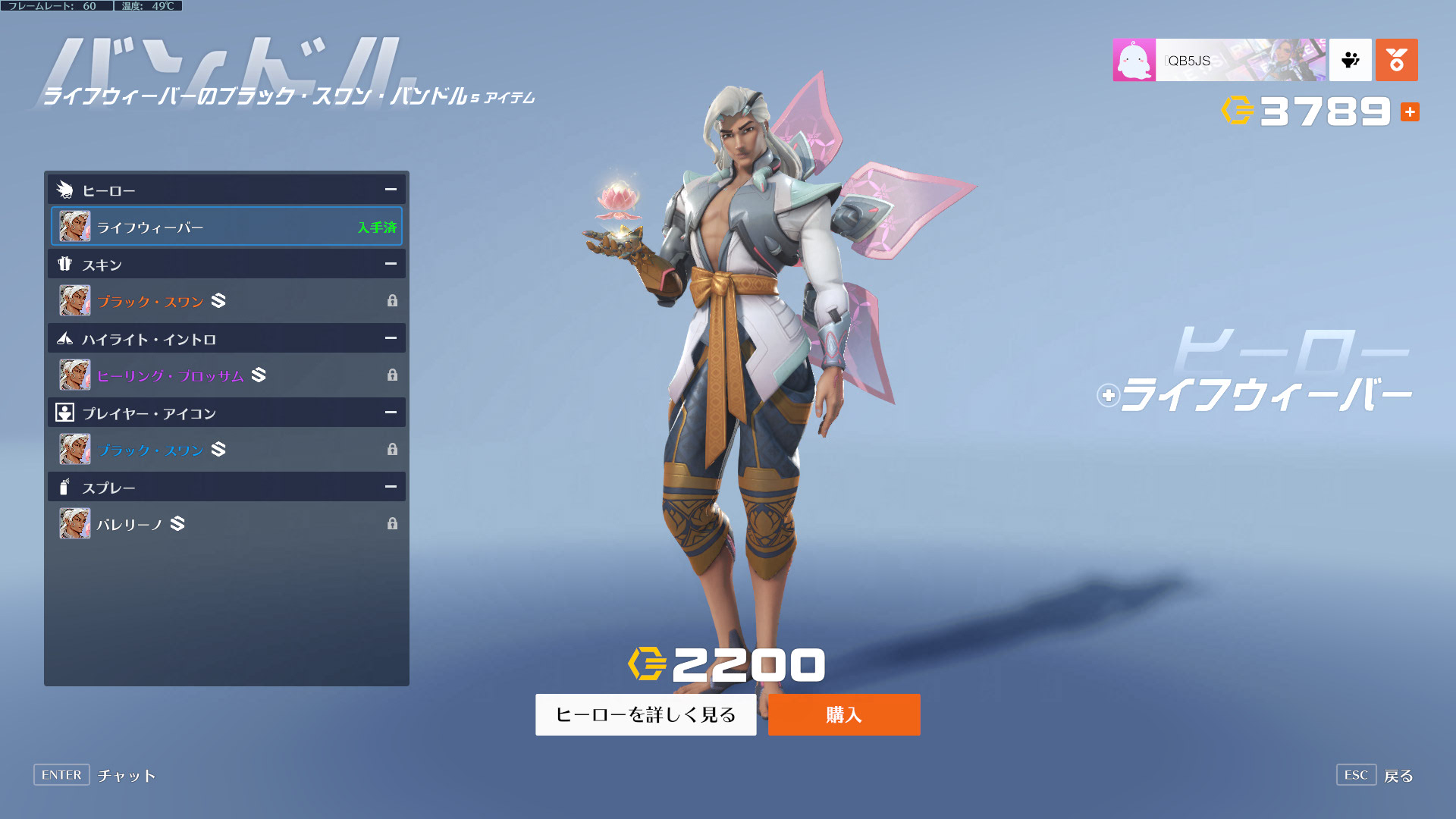Click the plus icon beside ライフウィーバー title

(x=1108, y=395)
